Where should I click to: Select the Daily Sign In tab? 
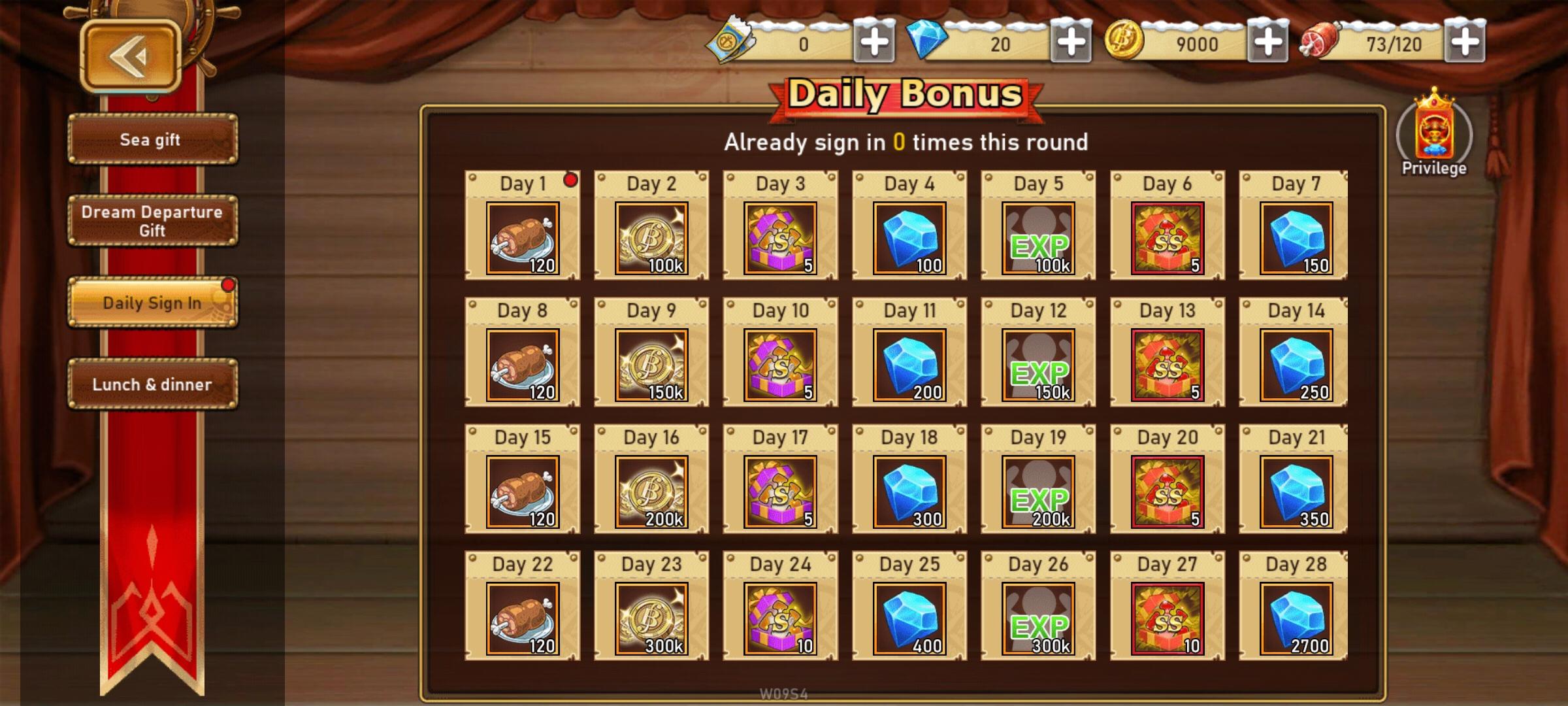coord(152,303)
